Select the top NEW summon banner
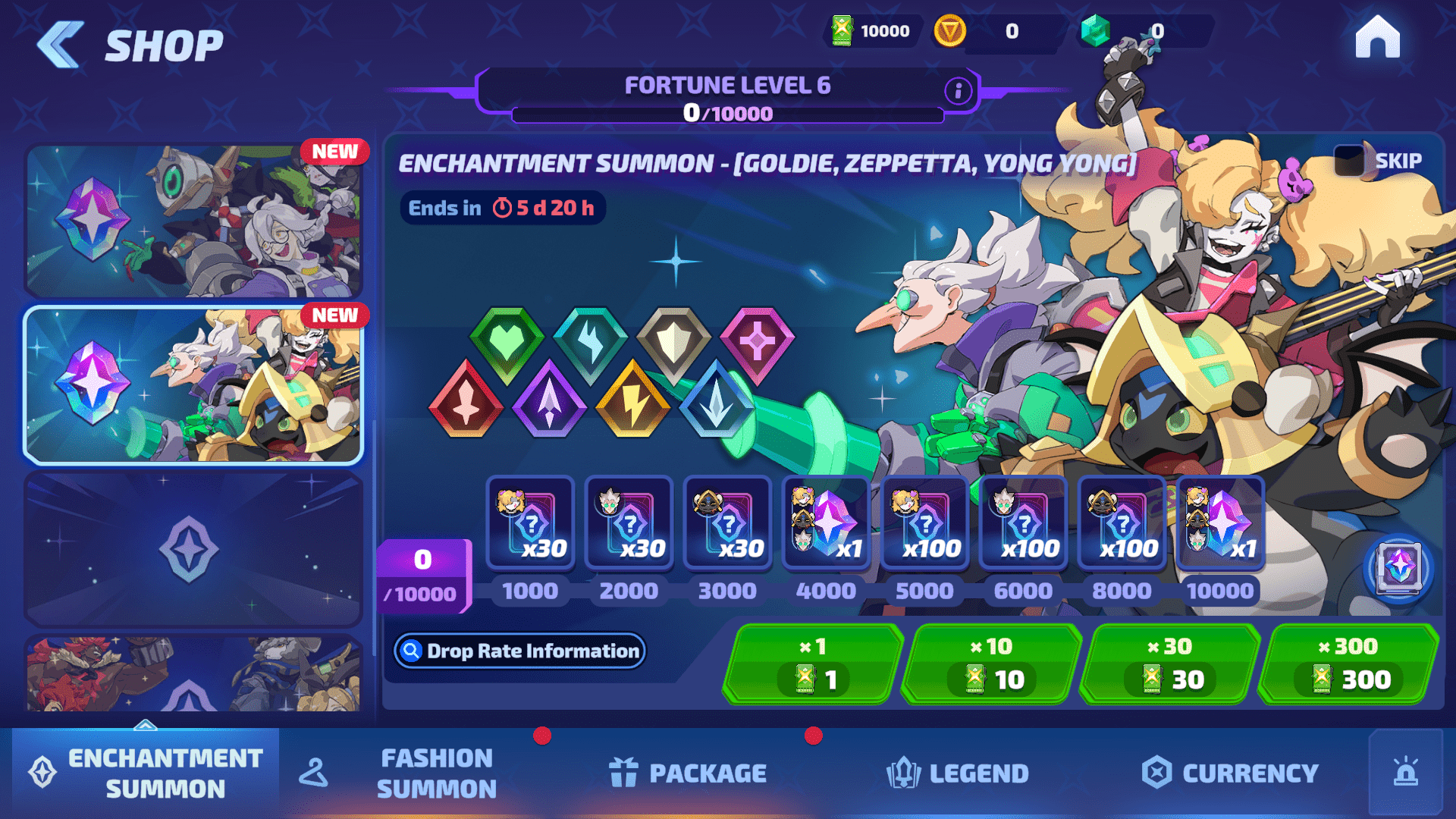This screenshot has height=819, width=1456. coord(193,221)
